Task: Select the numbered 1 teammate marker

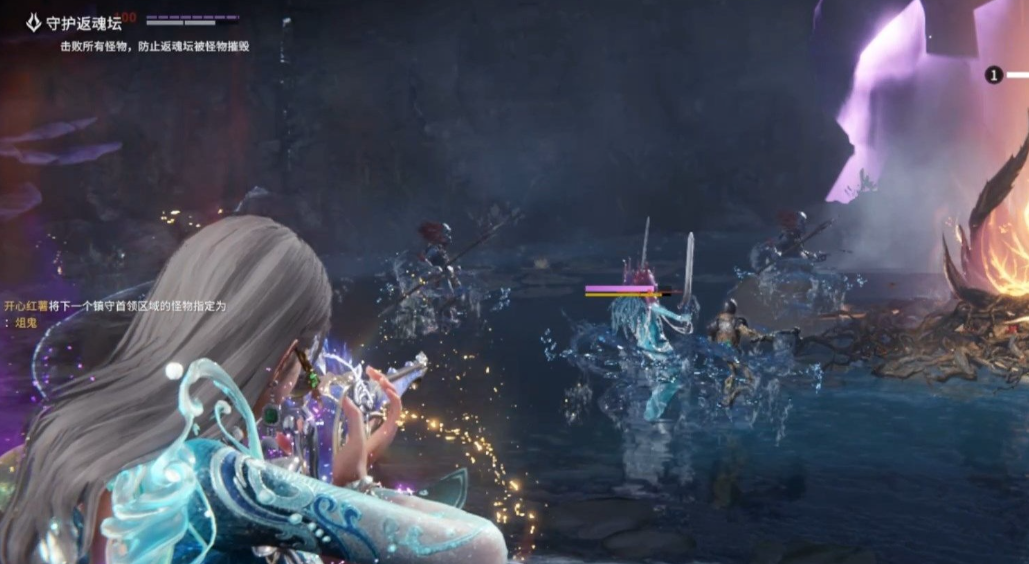Action: (x=993, y=75)
